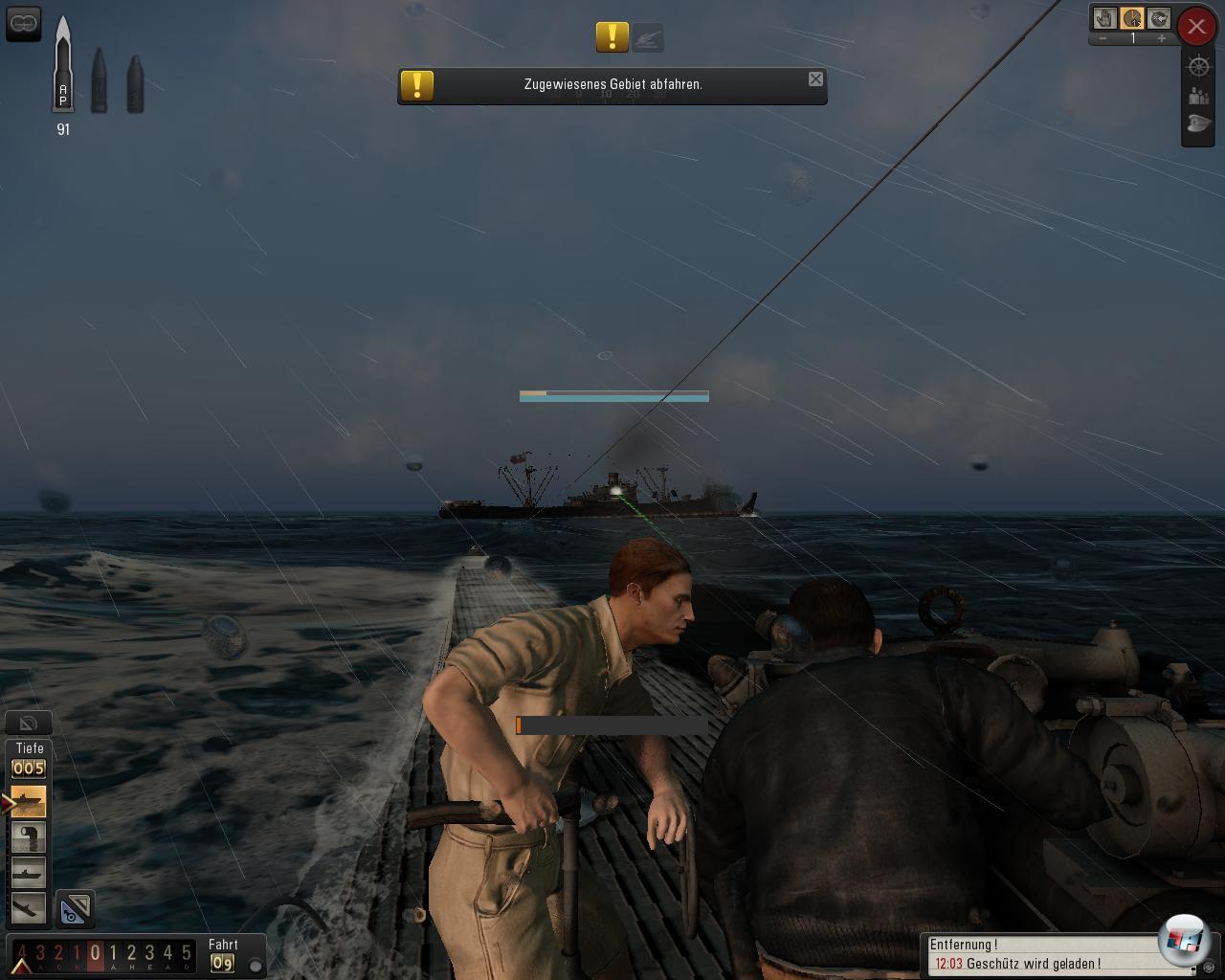This screenshot has width=1225, height=980.
Task: Collapse the dial panel above Tiefe
Action: [29, 724]
